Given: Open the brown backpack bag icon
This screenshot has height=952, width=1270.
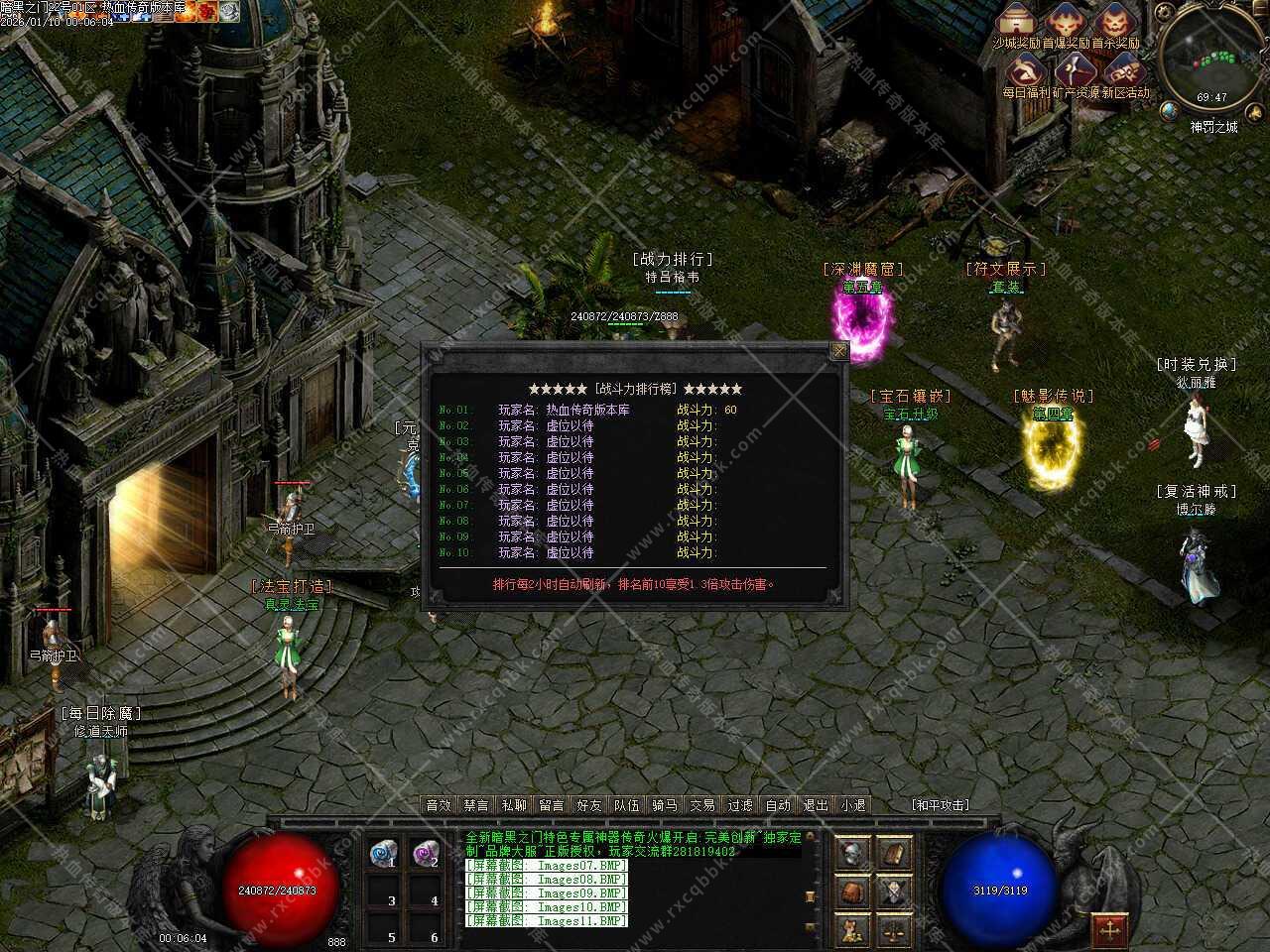Looking at the screenshot, I should click(x=852, y=892).
